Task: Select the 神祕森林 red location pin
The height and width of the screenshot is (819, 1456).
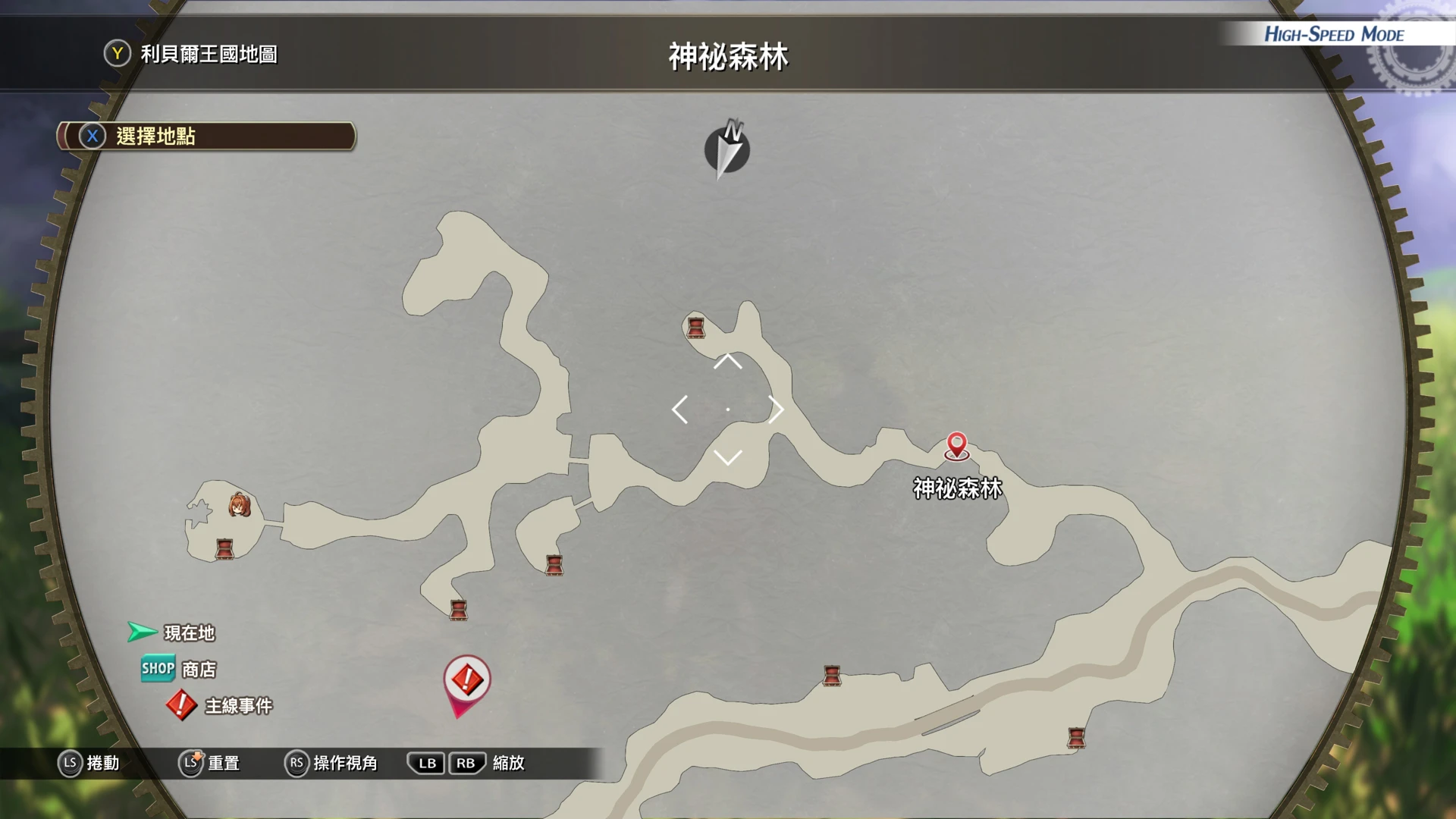Action: click(x=957, y=446)
